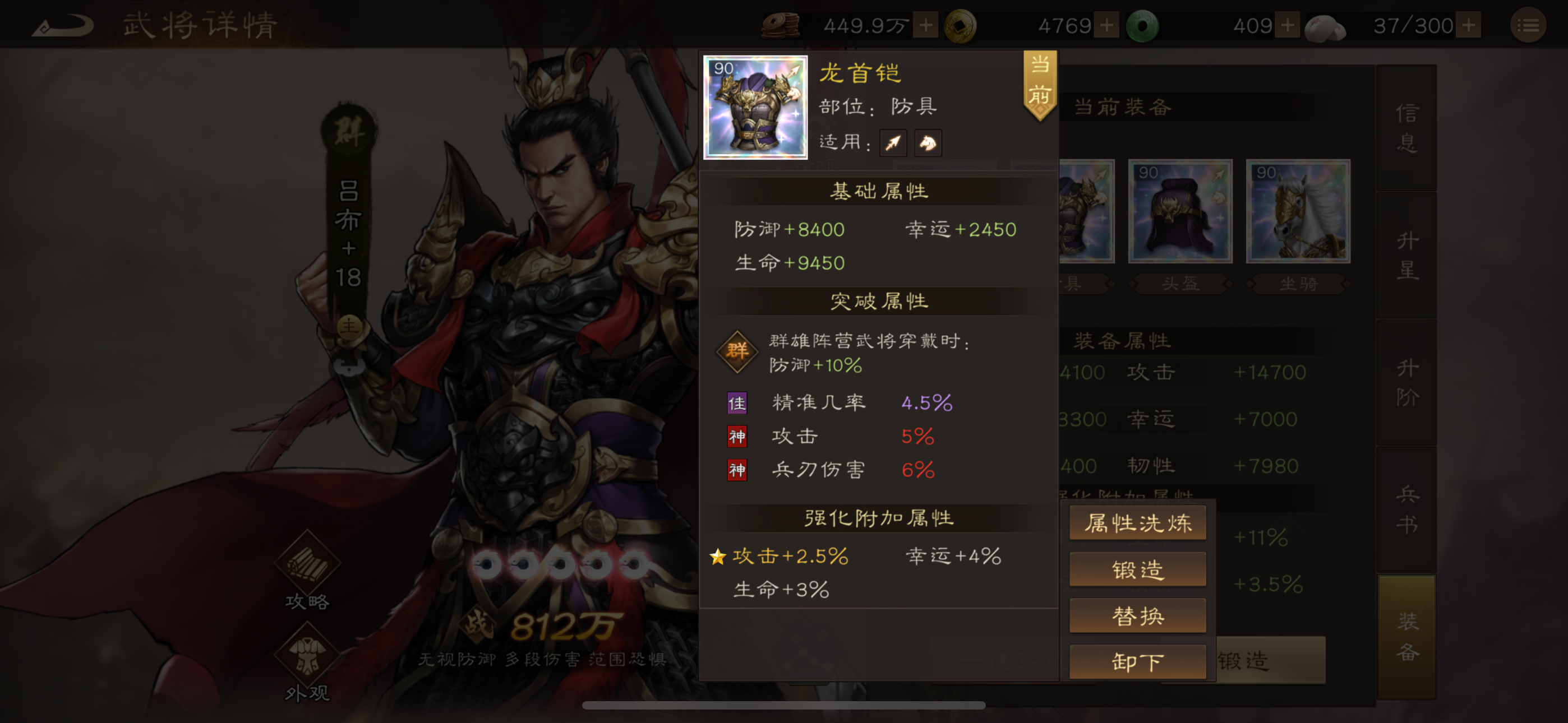Select the cavalry horse suitability icon

928,142
